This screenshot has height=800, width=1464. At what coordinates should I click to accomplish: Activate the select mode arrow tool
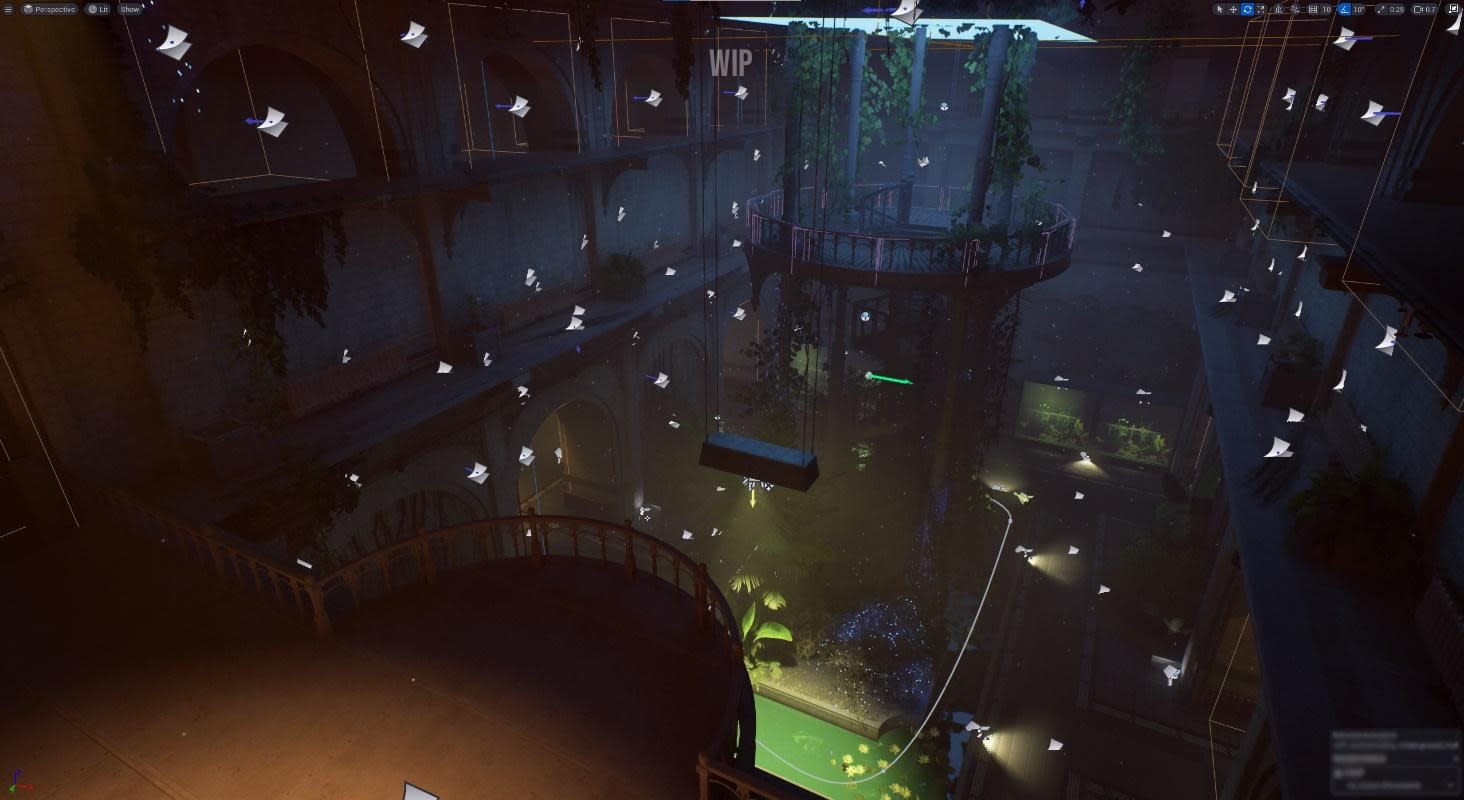click(x=1219, y=9)
